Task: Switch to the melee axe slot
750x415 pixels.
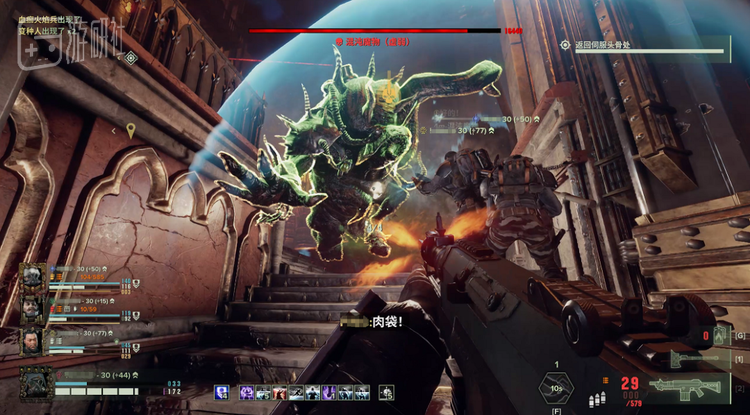Action: pos(691,360)
